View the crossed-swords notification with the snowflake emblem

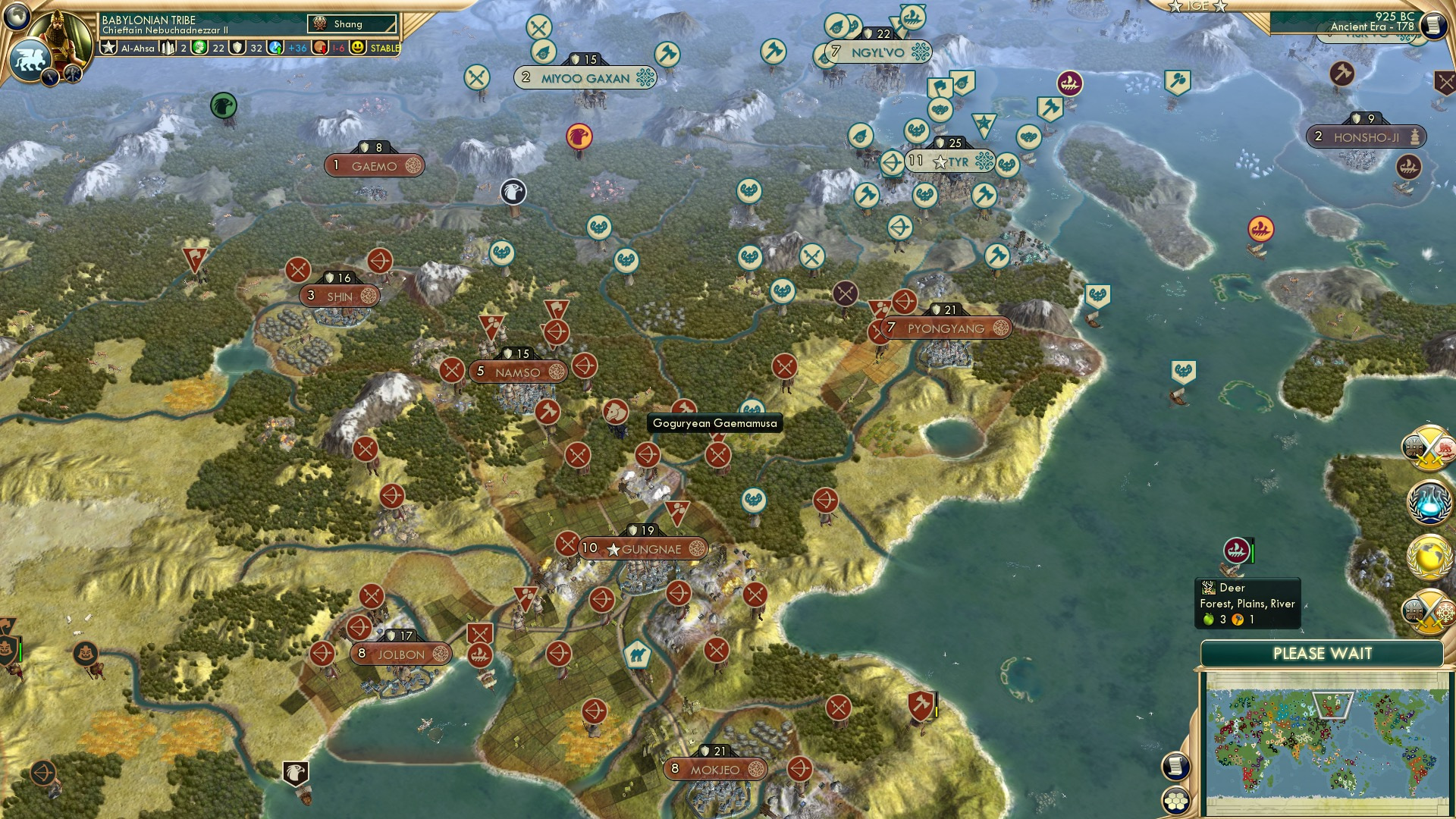(x=1429, y=609)
